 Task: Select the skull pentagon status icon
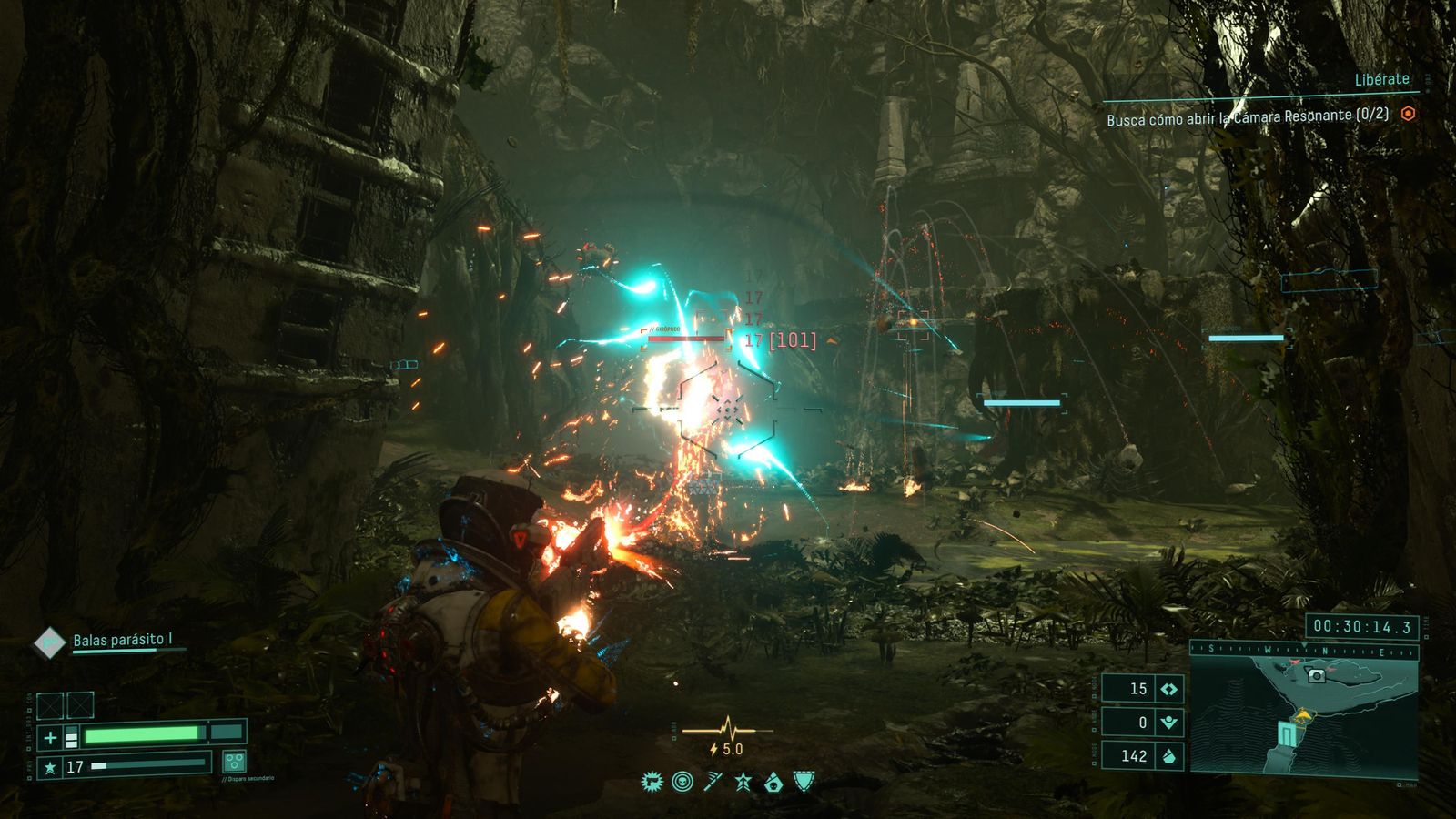coord(773,782)
